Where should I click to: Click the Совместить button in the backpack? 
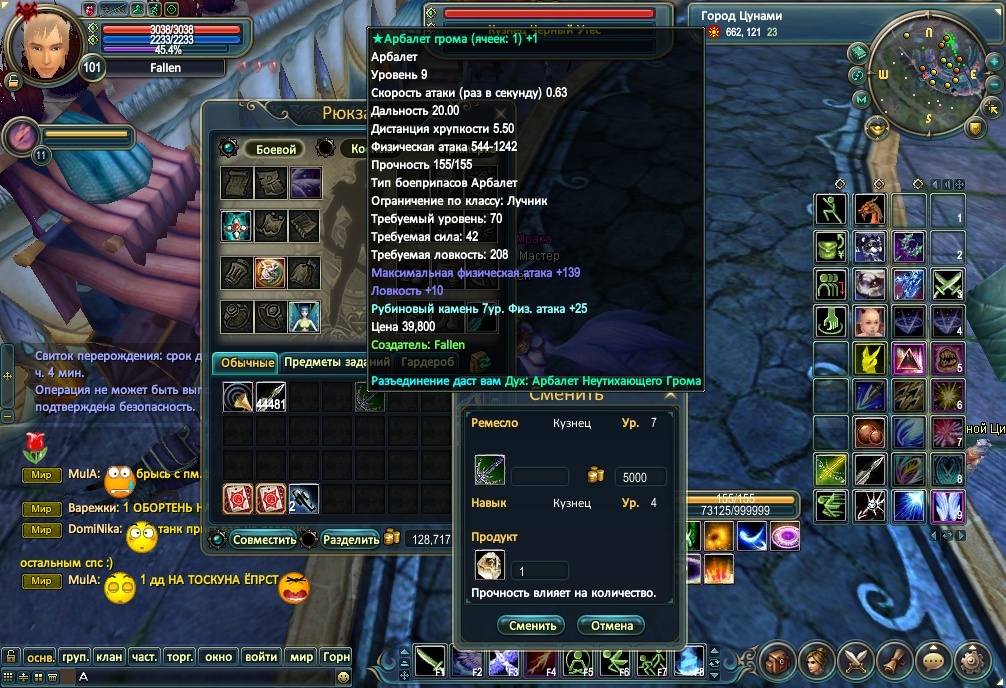(x=264, y=540)
